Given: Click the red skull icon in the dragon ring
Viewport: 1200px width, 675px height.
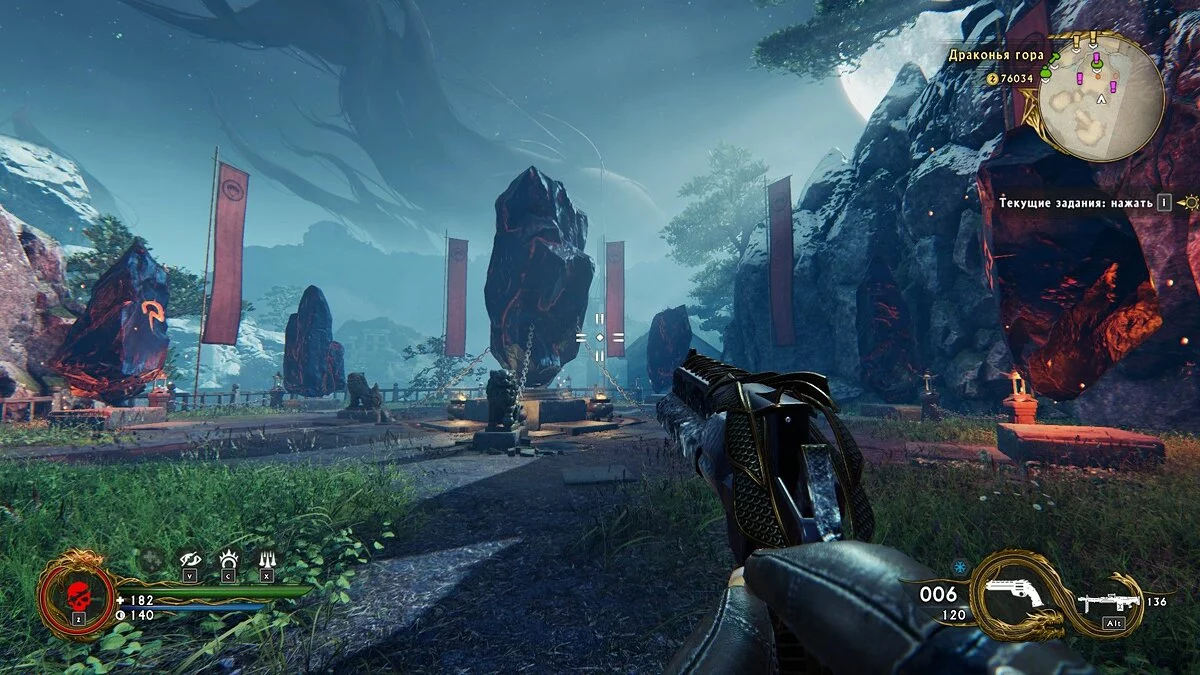Looking at the screenshot, I should [75, 594].
